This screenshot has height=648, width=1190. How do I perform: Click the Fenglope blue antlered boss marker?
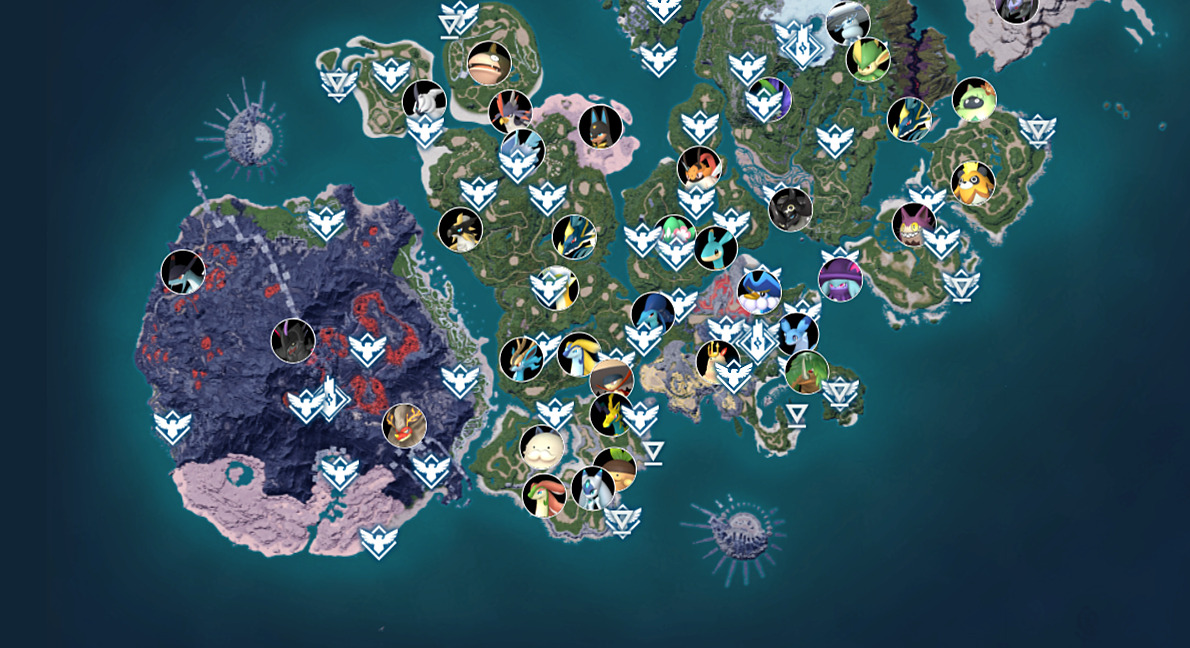pos(521,359)
